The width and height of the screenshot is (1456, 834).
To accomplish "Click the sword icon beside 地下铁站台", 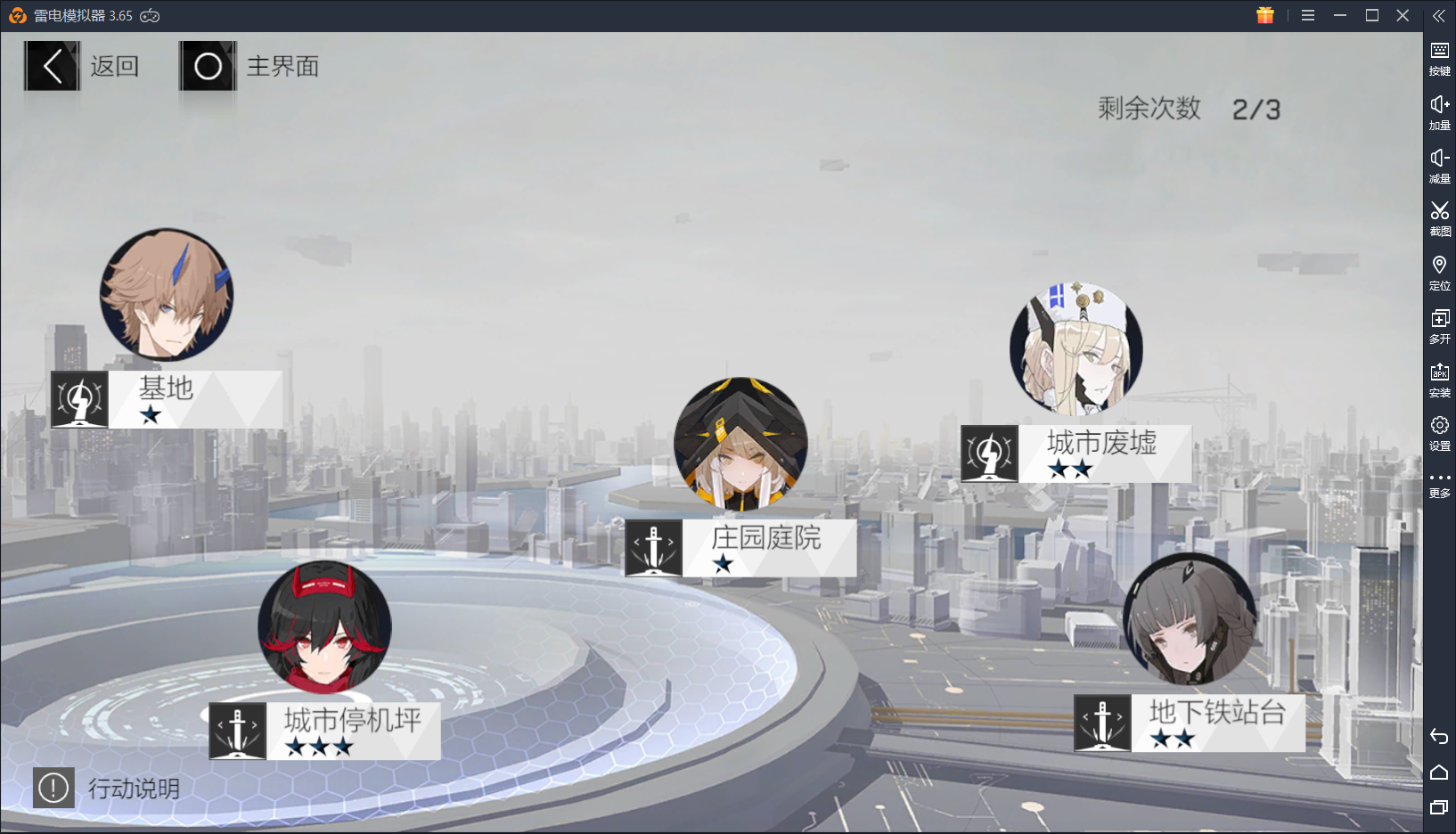I will (1103, 723).
